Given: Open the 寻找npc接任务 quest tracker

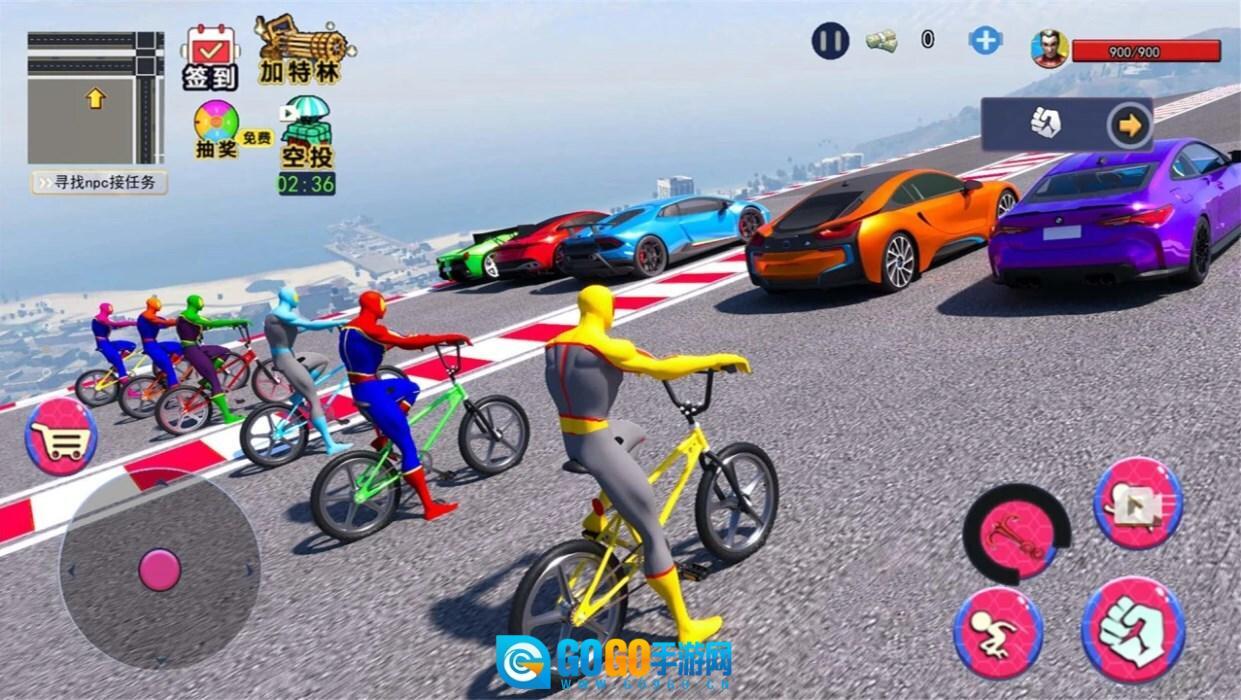Looking at the screenshot, I should click(99, 183).
